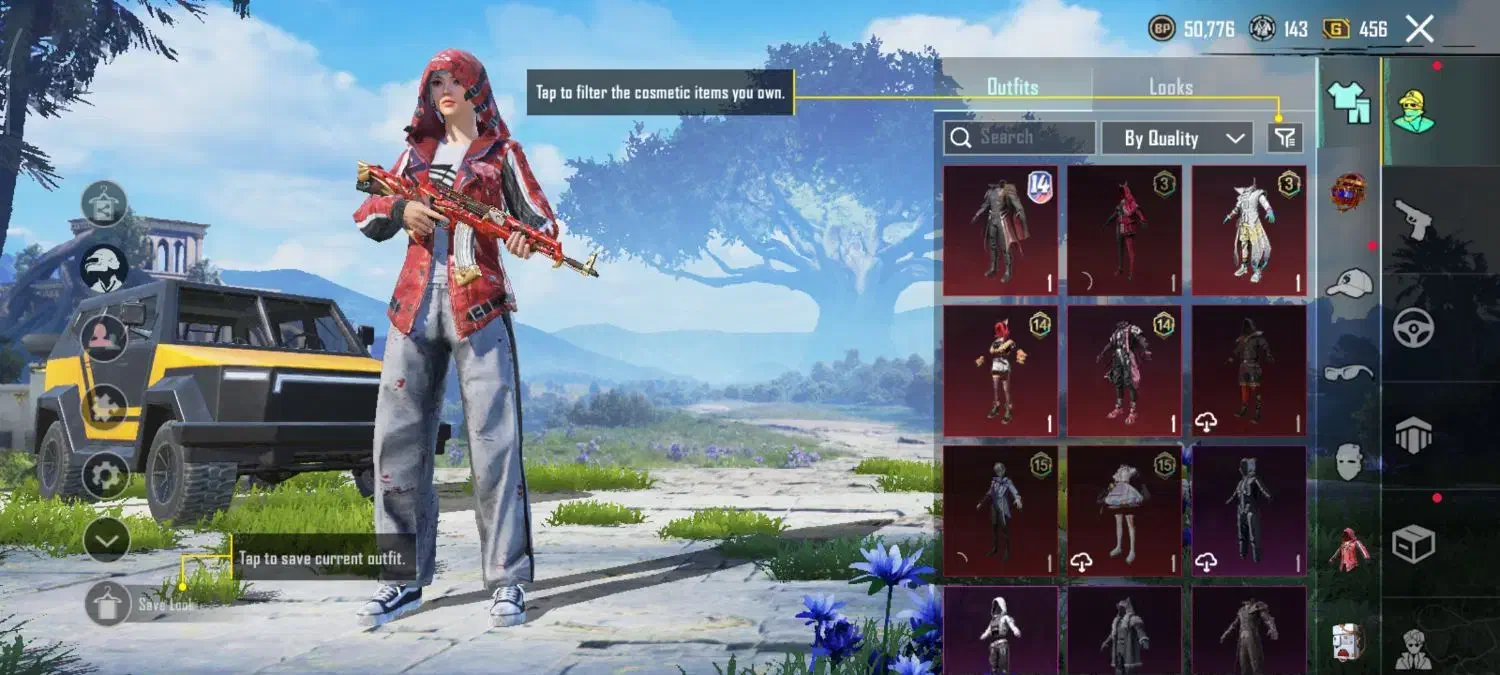Open the crate box category
The image size is (1500, 675).
[1414, 543]
